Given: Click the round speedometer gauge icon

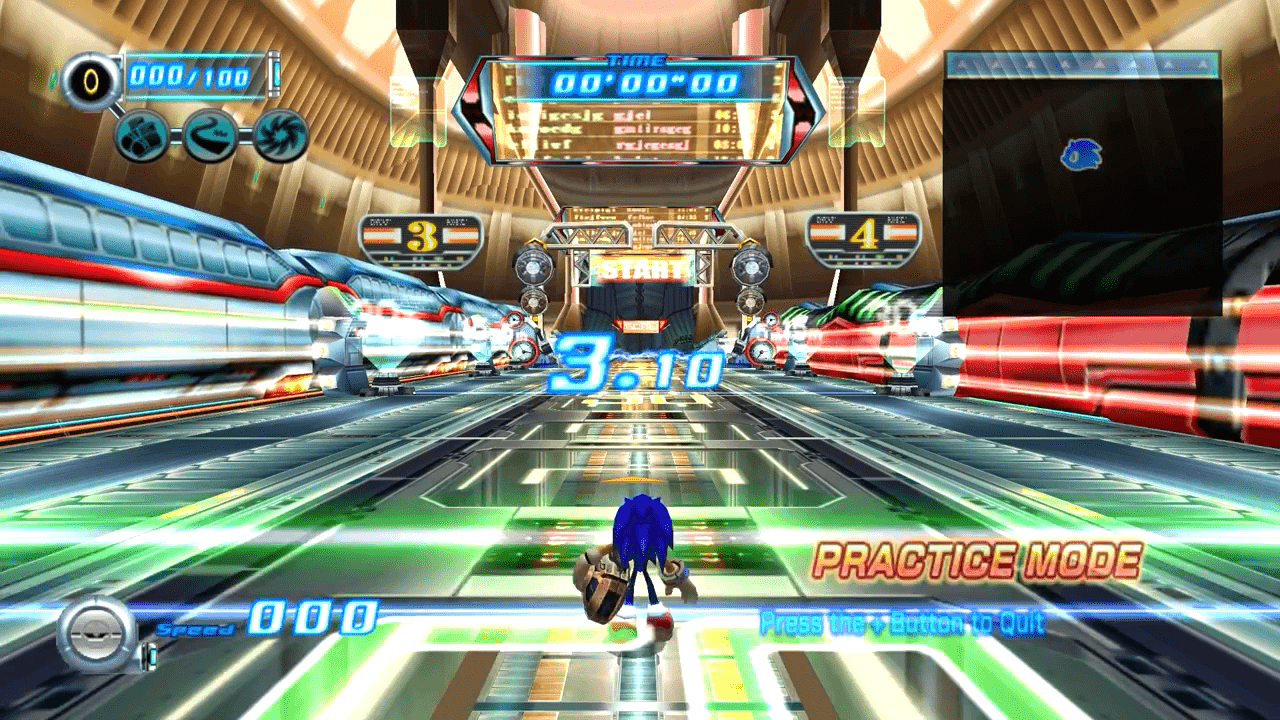Looking at the screenshot, I should [x=96, y=632].
